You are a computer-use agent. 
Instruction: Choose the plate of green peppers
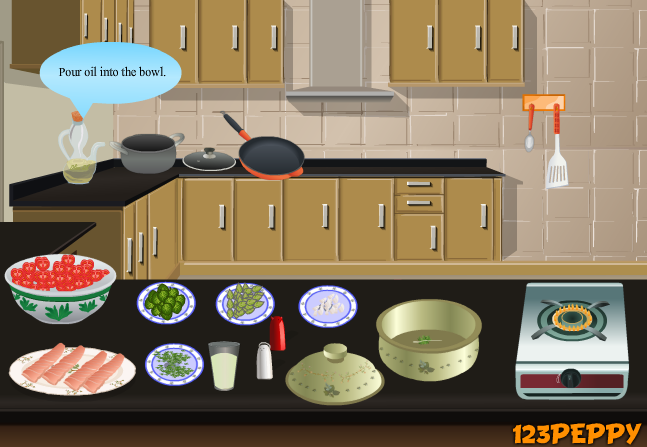(166, 302)
